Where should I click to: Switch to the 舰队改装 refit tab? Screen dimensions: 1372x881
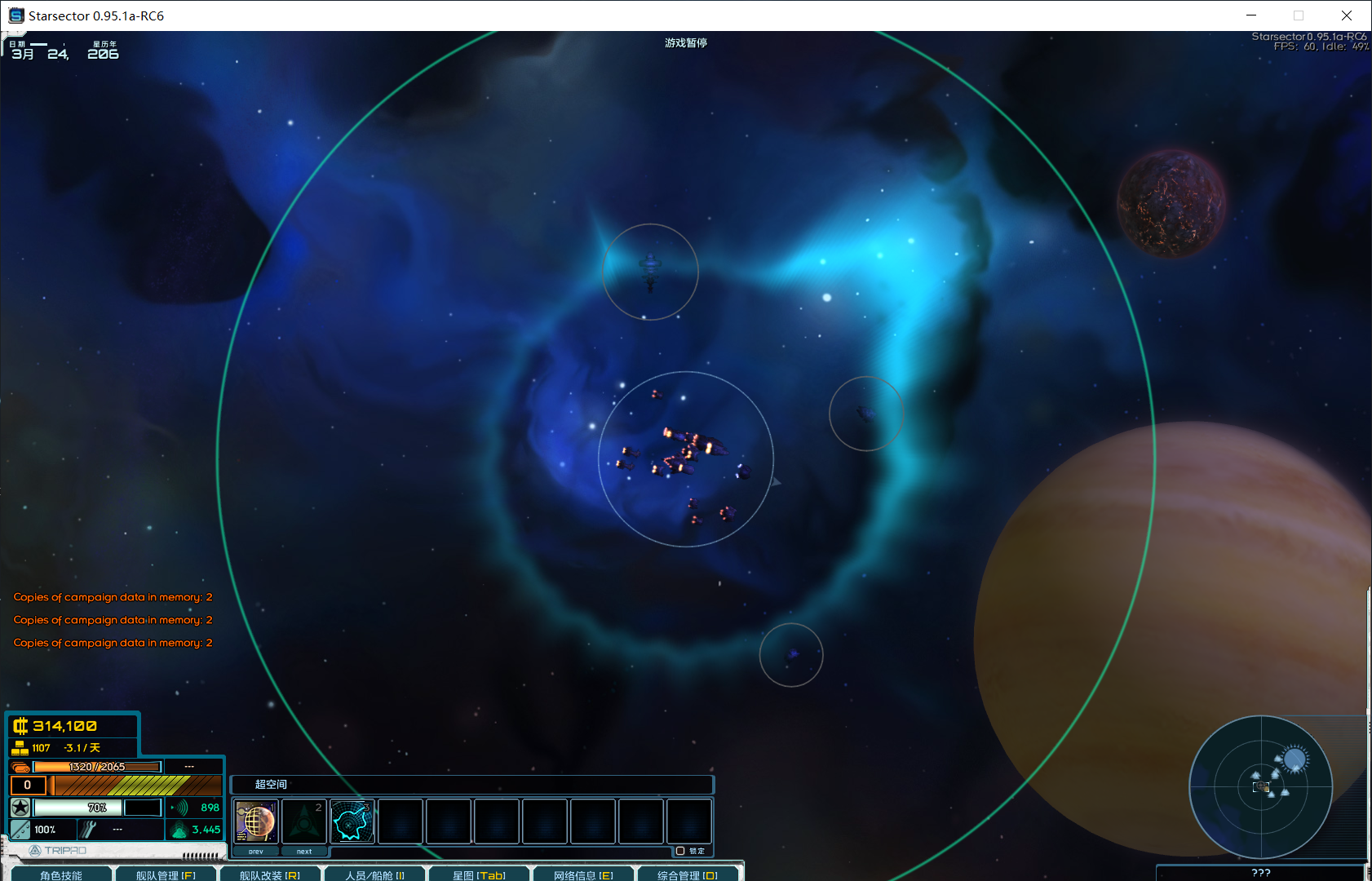(x=270, y=874)
